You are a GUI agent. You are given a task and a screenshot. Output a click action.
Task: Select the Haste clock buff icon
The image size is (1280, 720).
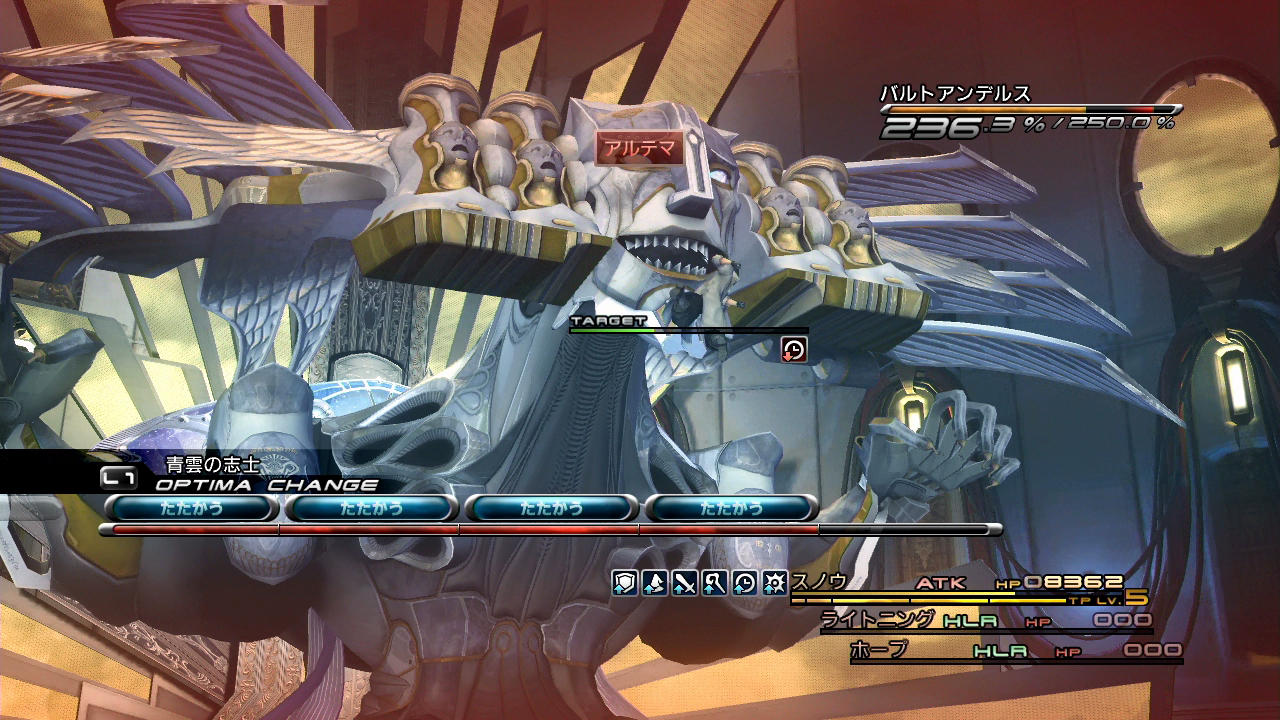[x=745, y=582]
